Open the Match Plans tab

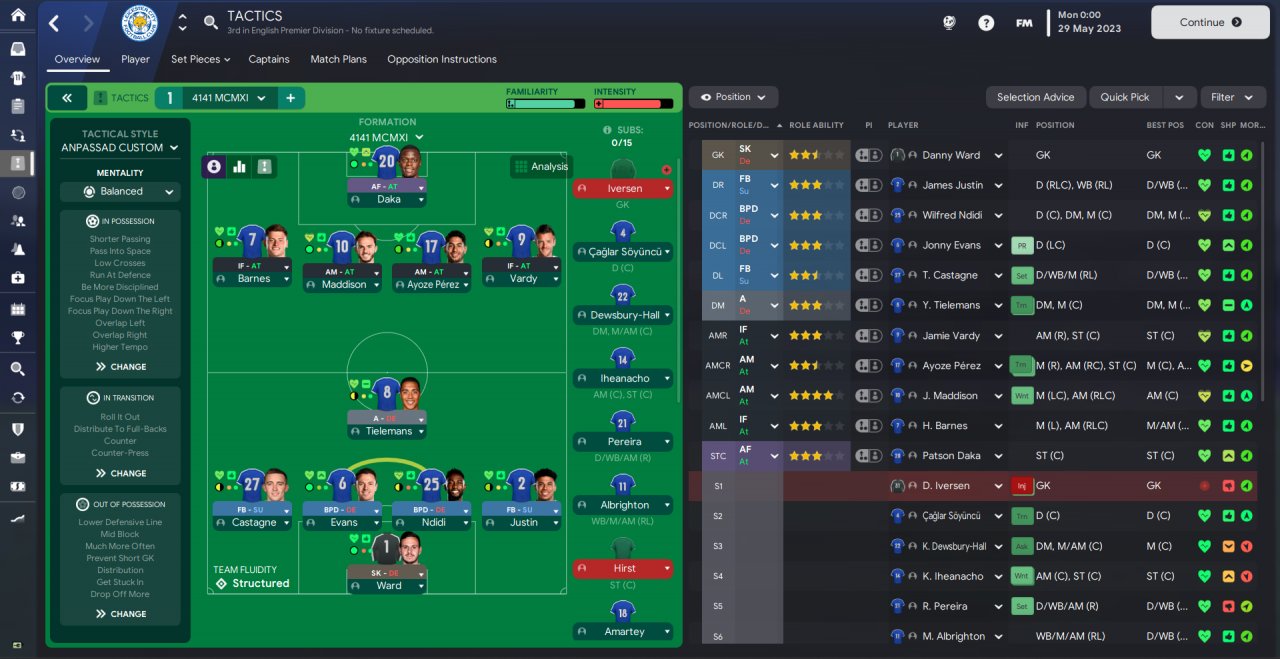[338, 59]
